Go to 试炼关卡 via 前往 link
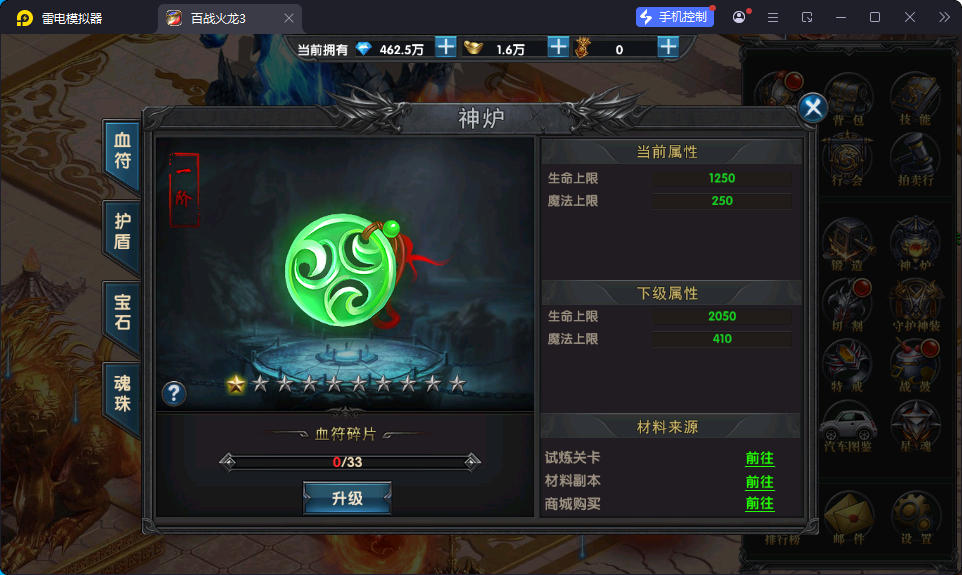This screenshot has width=962, height=575. pos(759,458)
